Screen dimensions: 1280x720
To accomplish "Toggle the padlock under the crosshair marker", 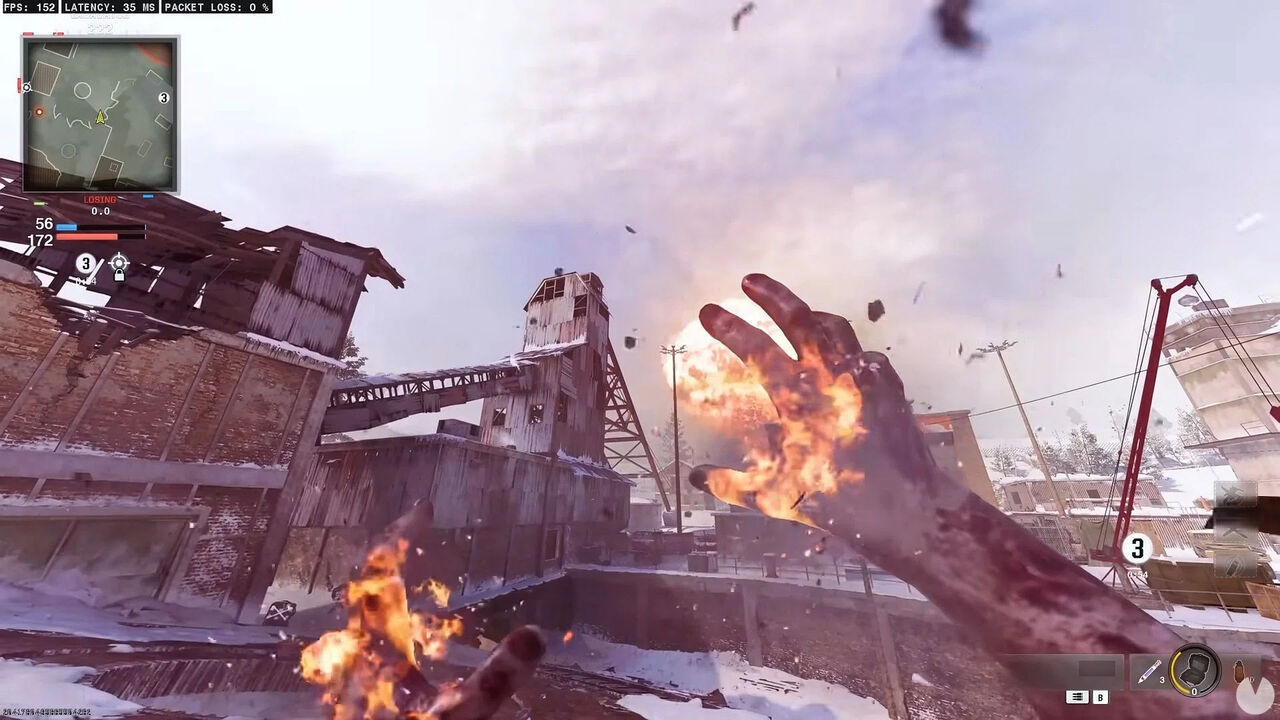I will (x=119, y=276).
